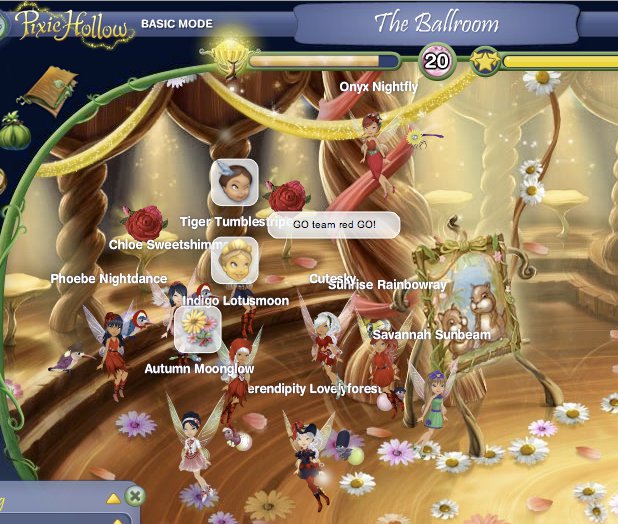Viewport: 618px width, 524px height.
Task: Close the chat panel with green X
Action: pos(136,496)
